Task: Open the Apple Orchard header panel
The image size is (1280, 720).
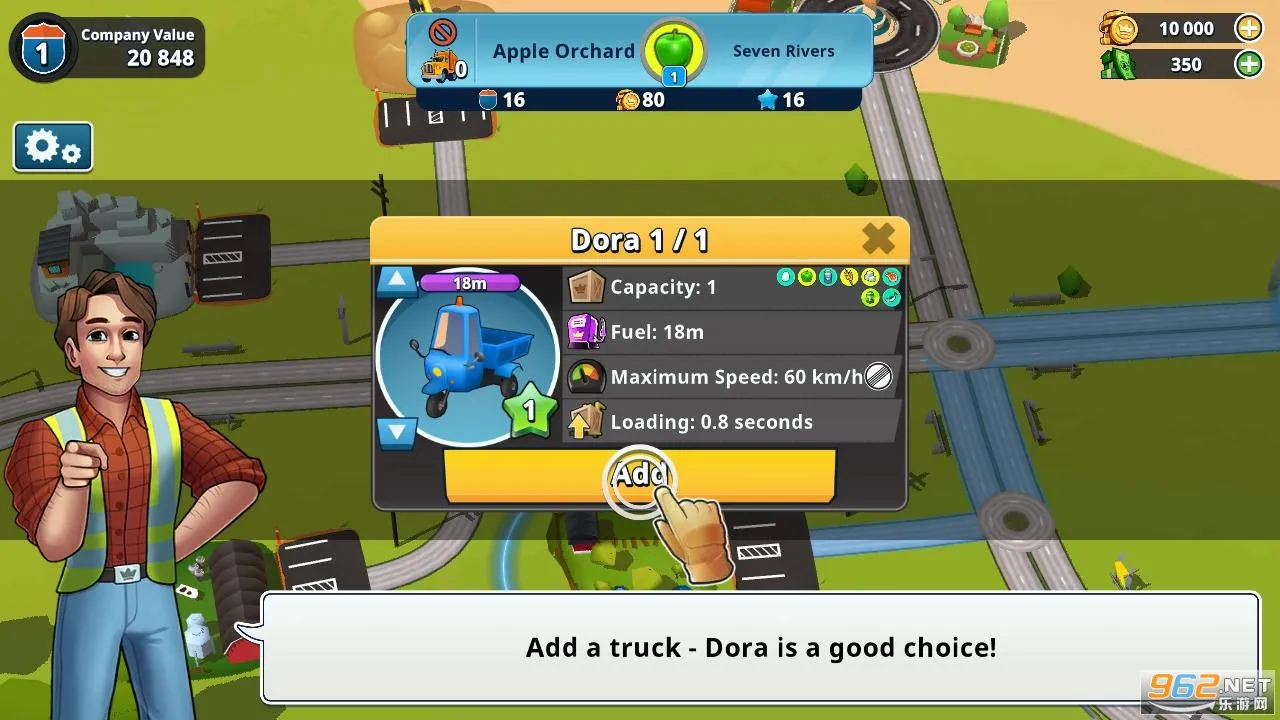Action: tap(562, 50)
